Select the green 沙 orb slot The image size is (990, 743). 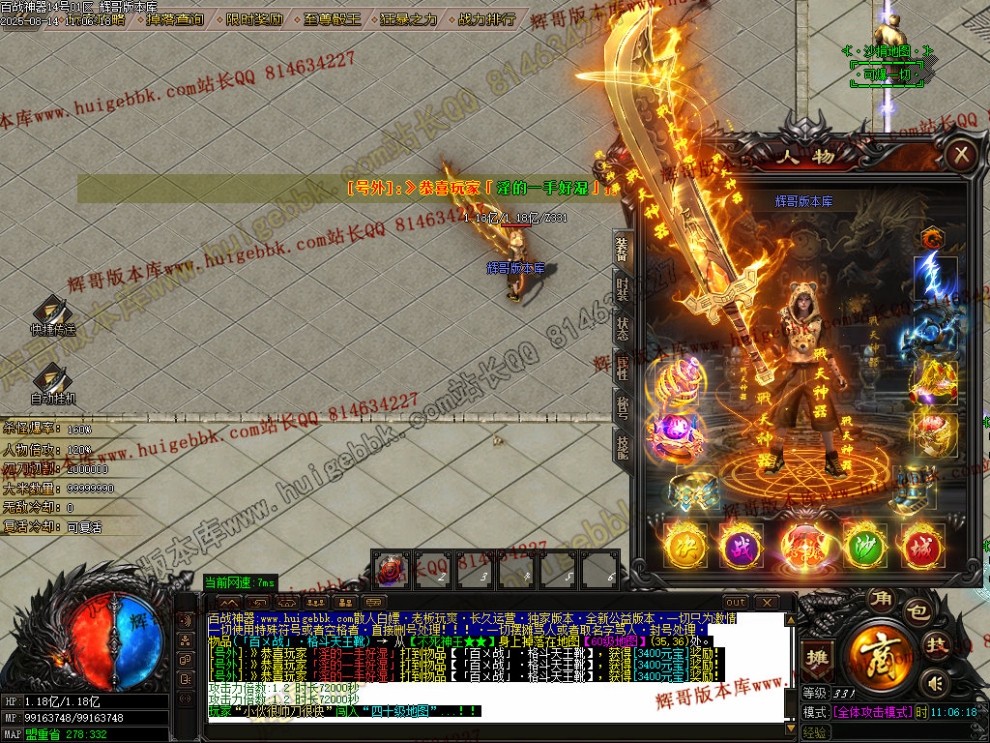coord(866,545)
